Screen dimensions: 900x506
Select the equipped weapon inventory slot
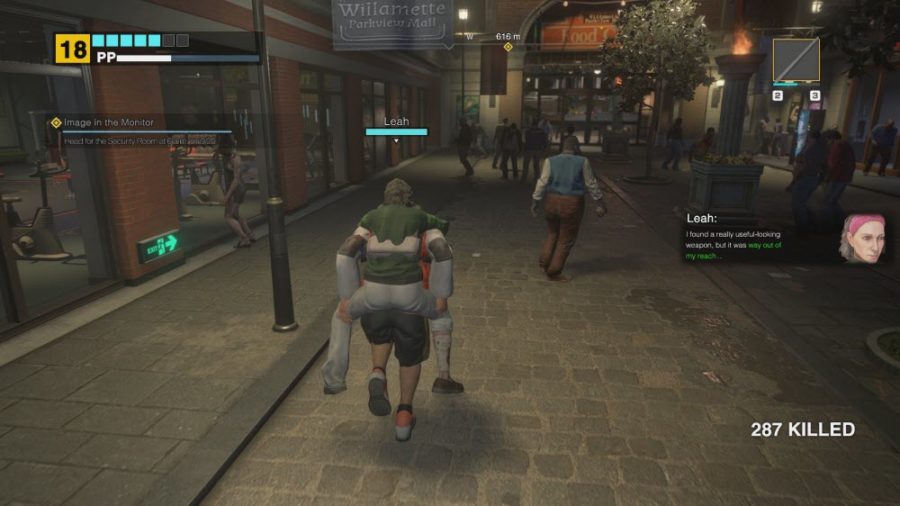[x=796, y=60]
